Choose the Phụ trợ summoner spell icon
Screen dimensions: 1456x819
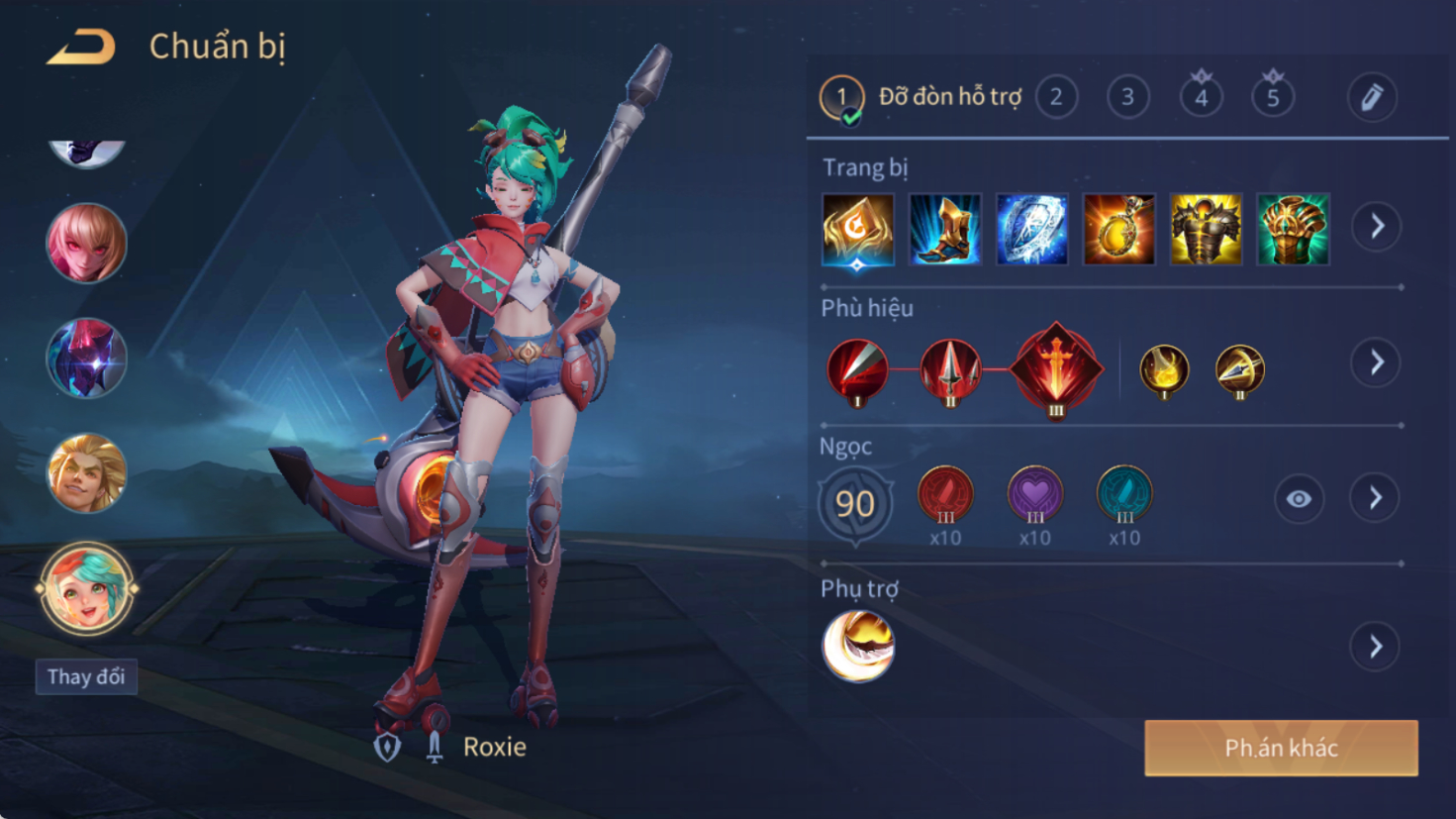[x=858, y=646]
